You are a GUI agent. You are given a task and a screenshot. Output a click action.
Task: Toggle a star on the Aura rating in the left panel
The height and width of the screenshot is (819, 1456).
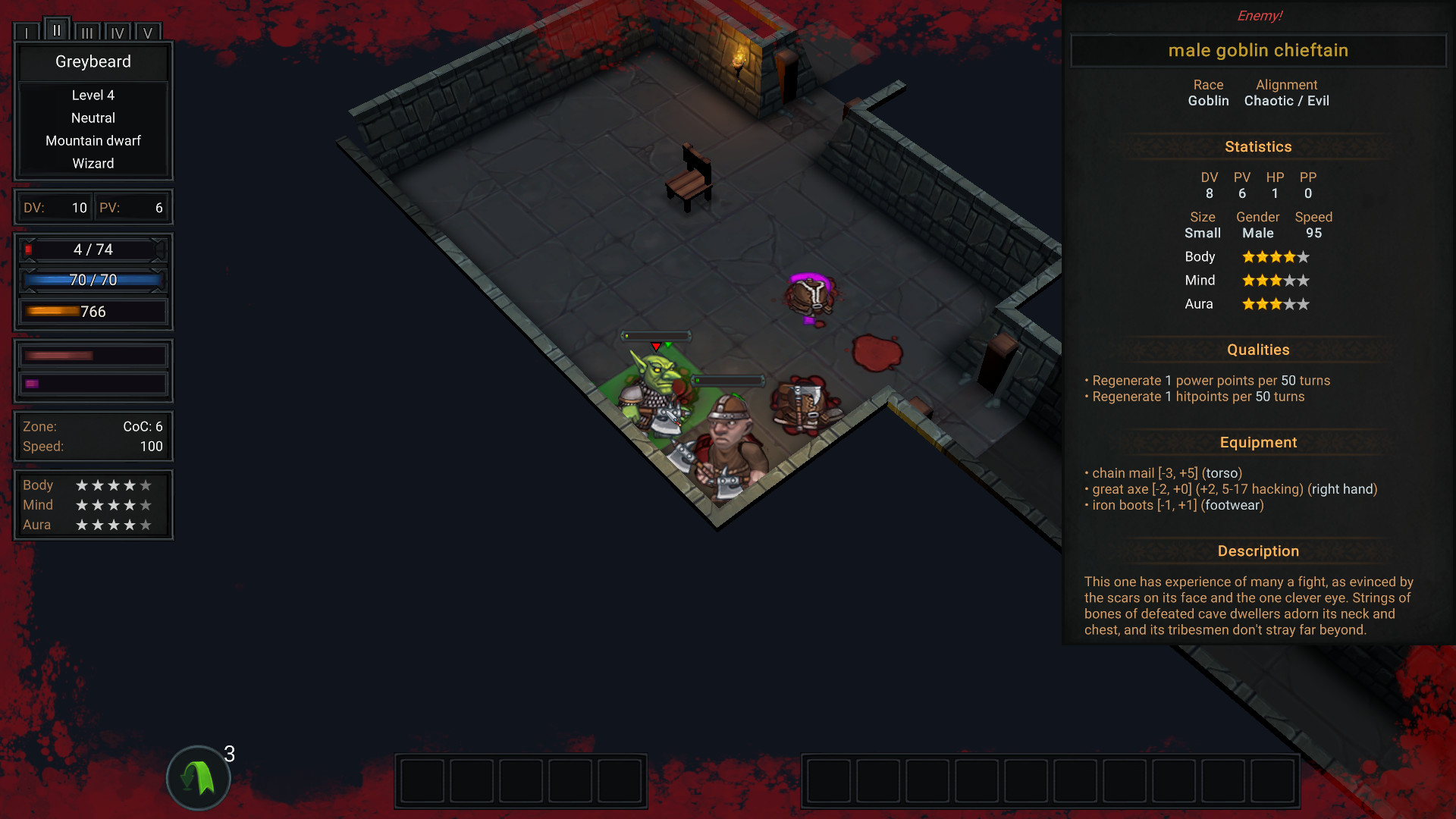pyautogui.click(x=112, y=524)
